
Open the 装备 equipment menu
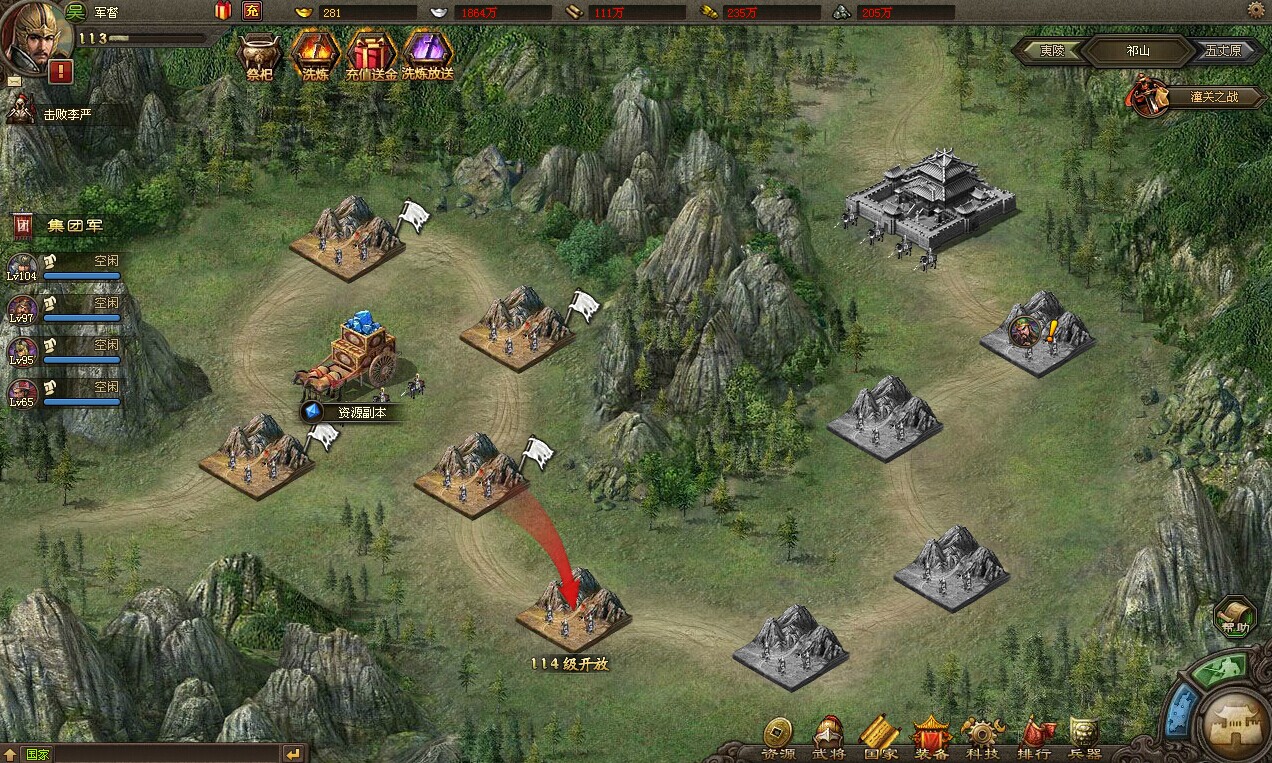[x=931, y=738]
